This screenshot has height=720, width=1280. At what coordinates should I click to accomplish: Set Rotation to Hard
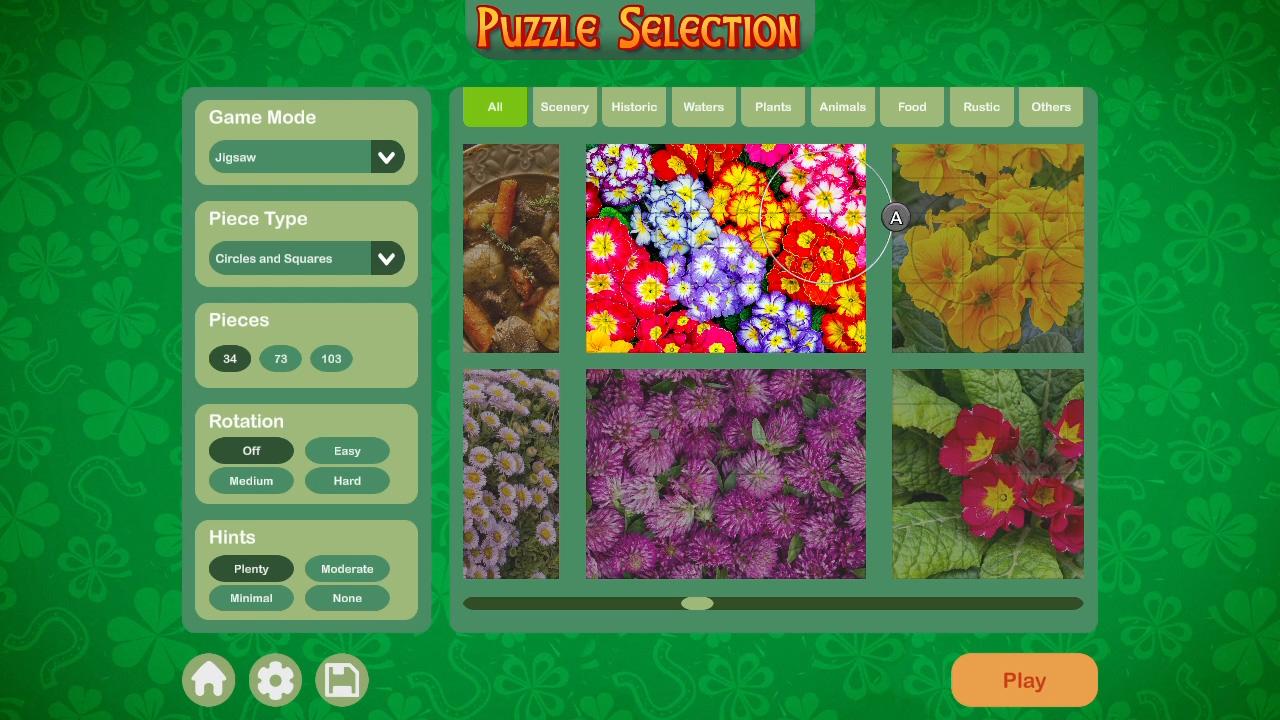point(347,481)
